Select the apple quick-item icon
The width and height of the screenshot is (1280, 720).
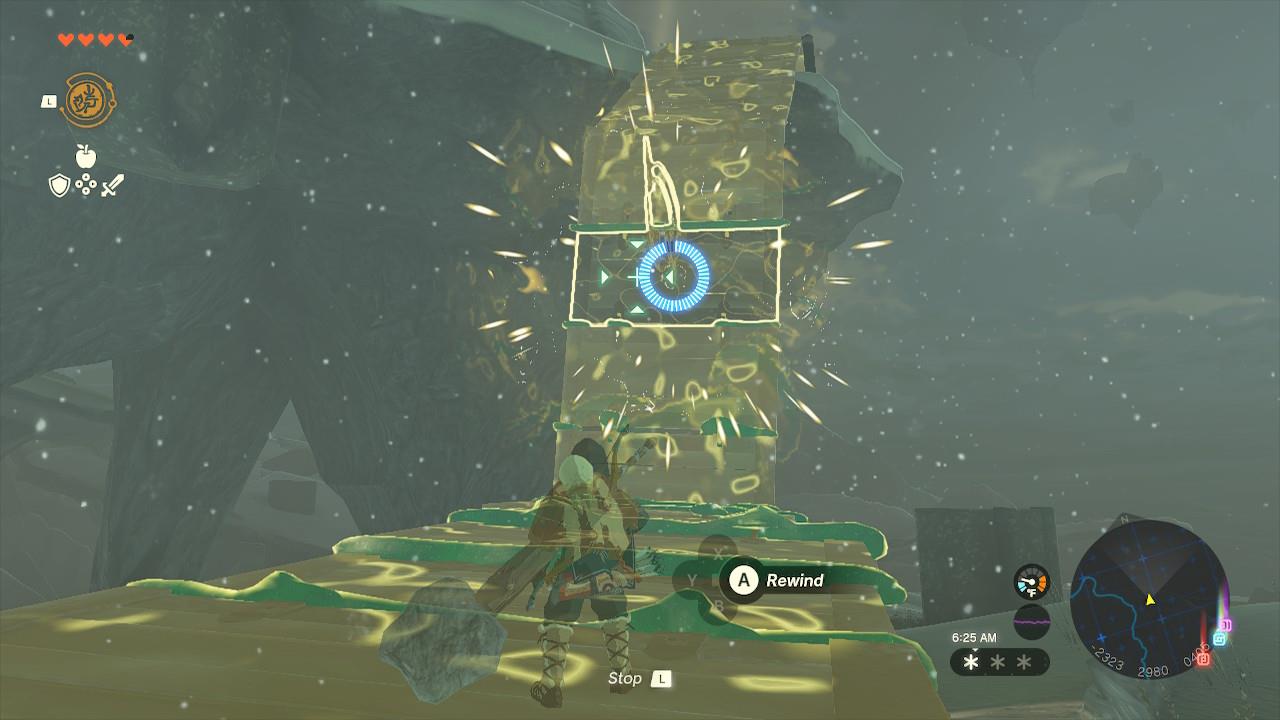pos(85,156)
